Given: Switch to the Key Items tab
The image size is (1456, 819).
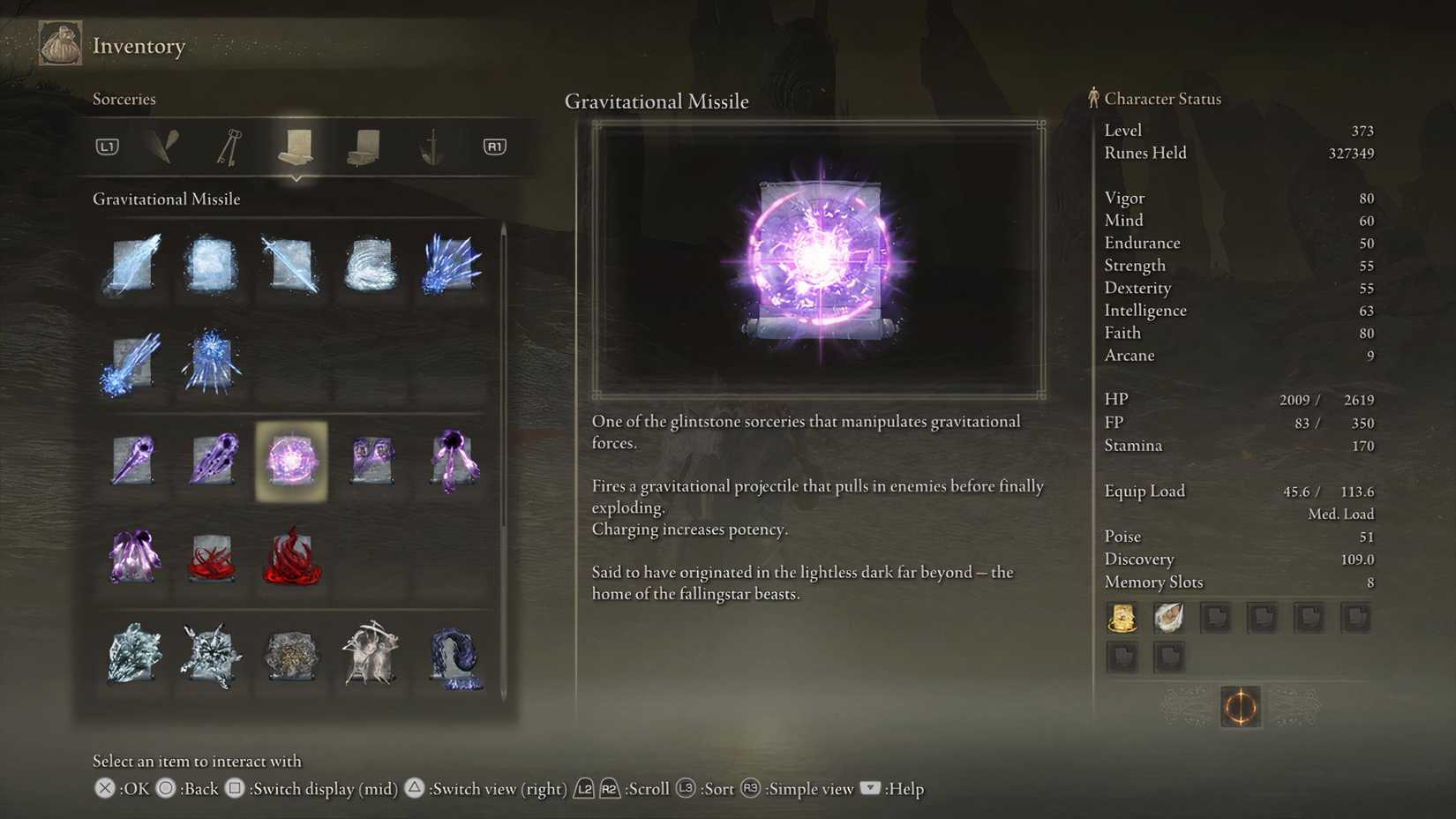Looking at the screenshot, I should click(229, 147).
